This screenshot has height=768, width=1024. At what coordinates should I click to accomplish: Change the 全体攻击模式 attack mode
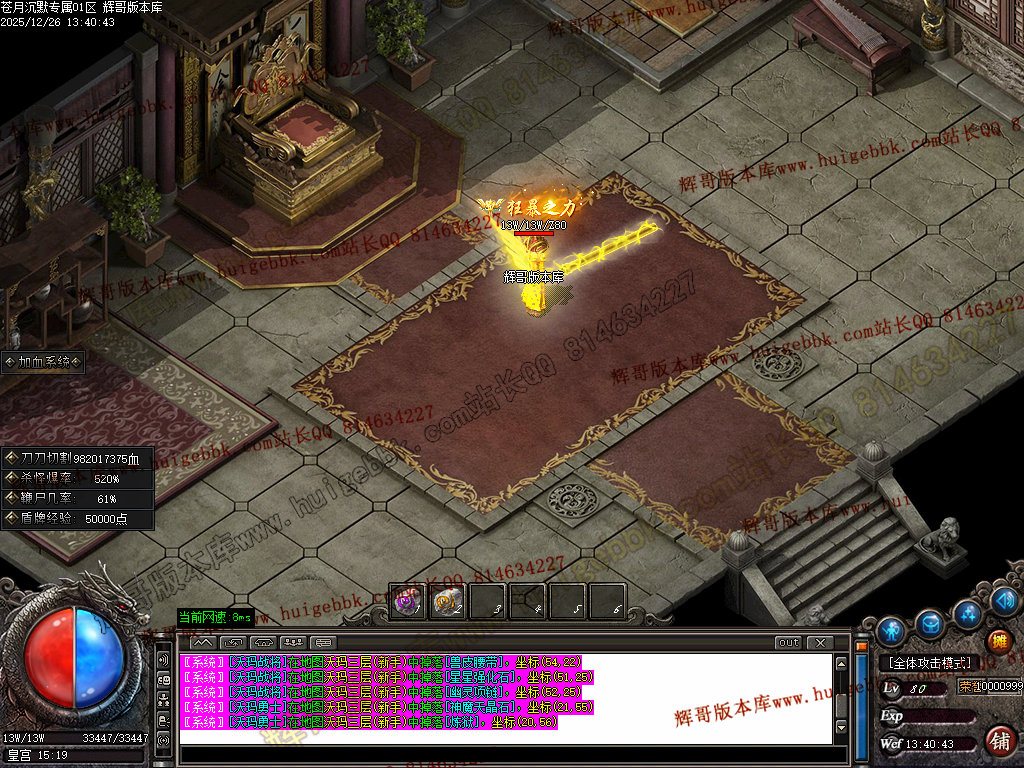924,663
